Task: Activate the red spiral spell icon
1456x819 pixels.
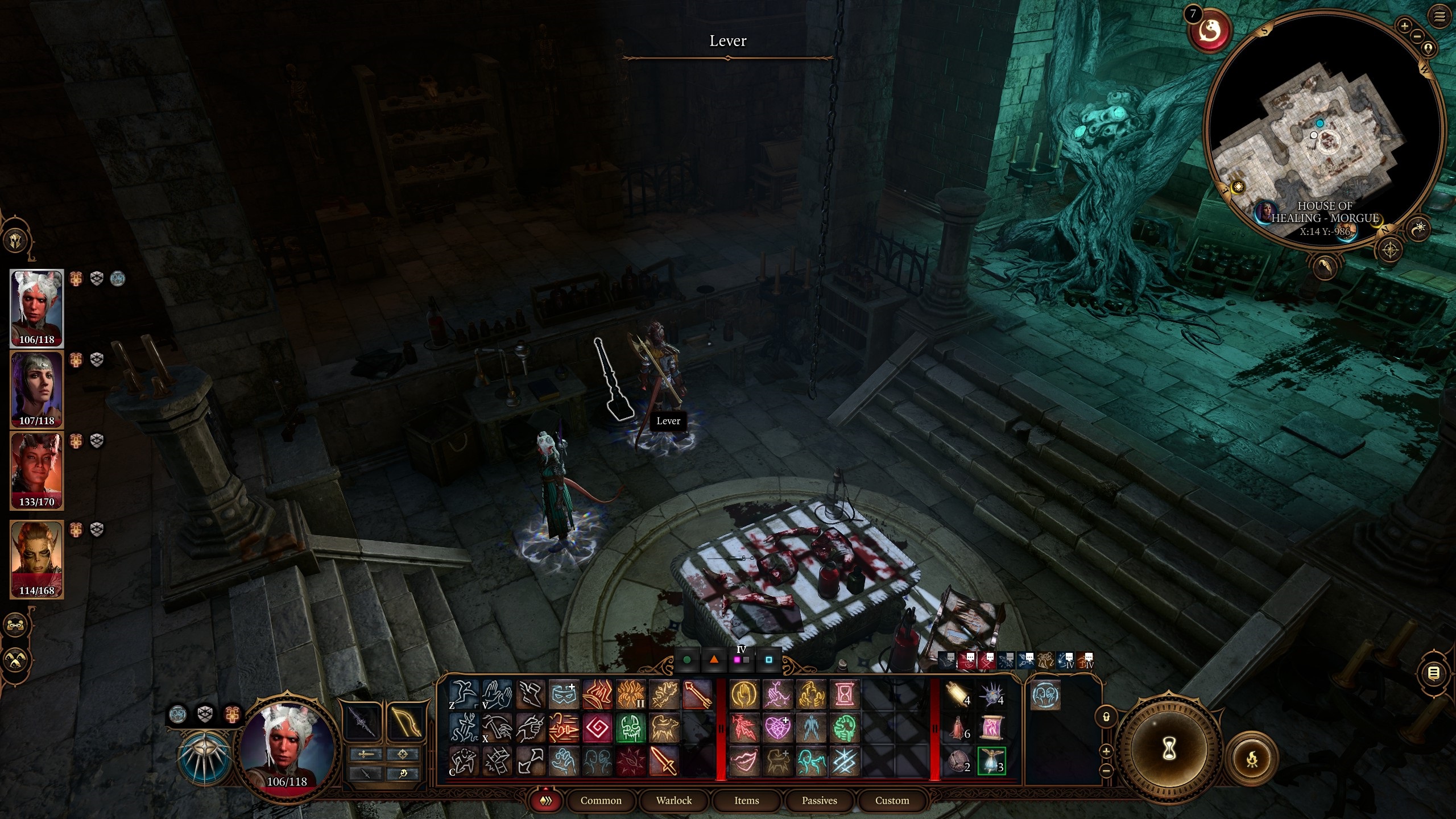Action: (x=597, y=728)
